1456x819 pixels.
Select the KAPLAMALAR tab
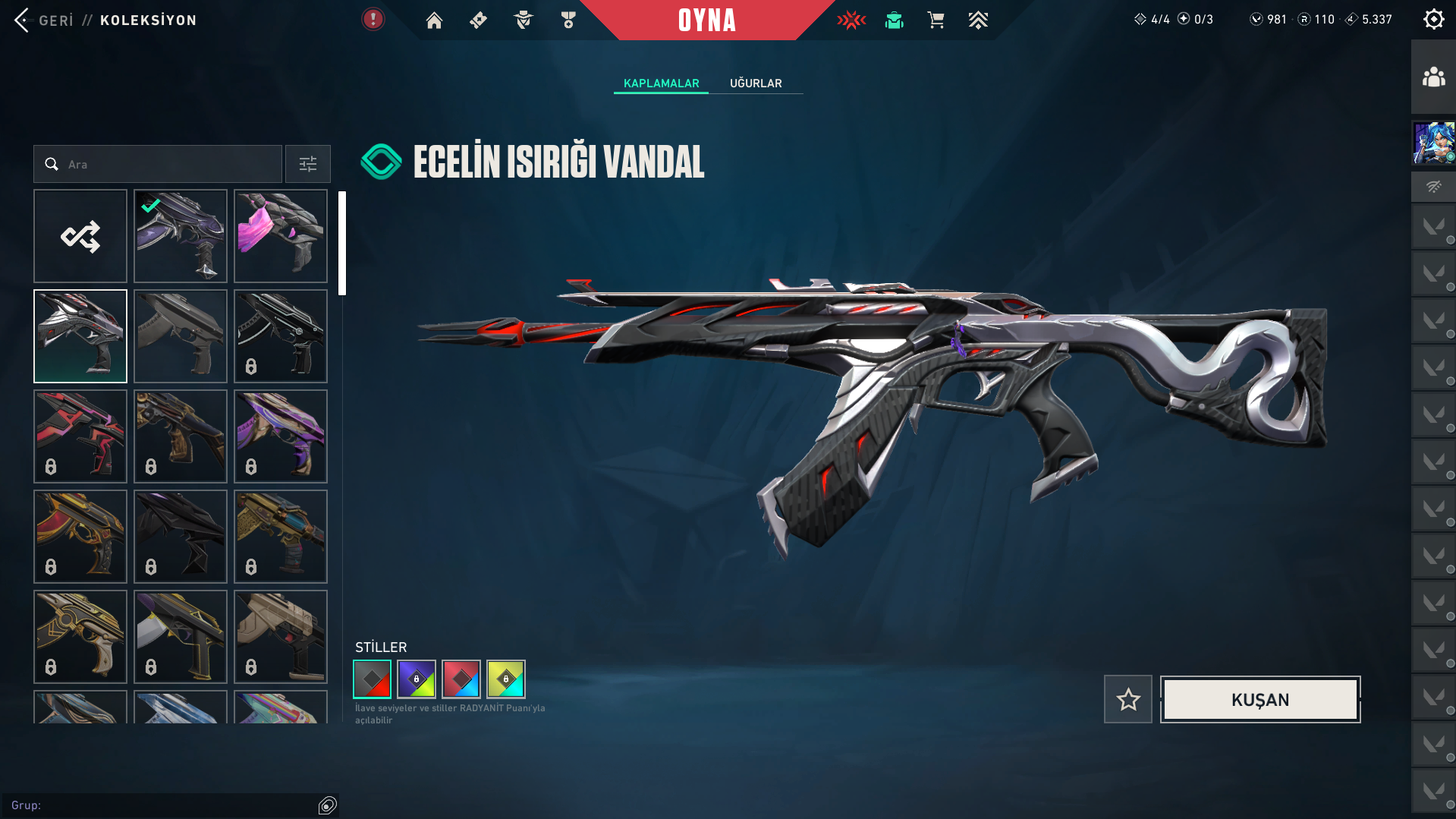(x=661, y=83)
